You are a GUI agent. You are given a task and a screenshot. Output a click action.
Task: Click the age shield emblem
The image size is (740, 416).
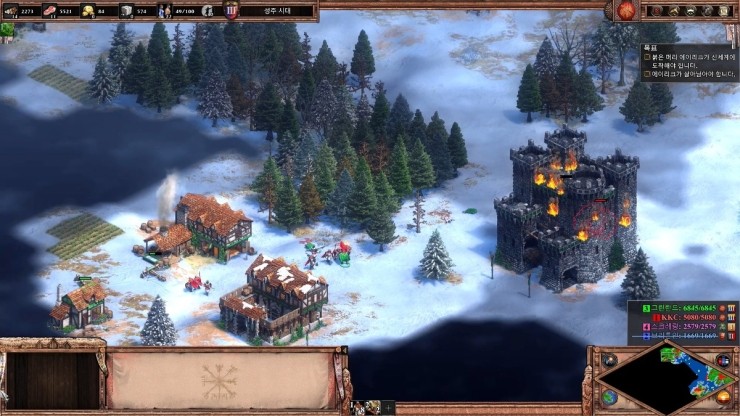pos(232,11)
